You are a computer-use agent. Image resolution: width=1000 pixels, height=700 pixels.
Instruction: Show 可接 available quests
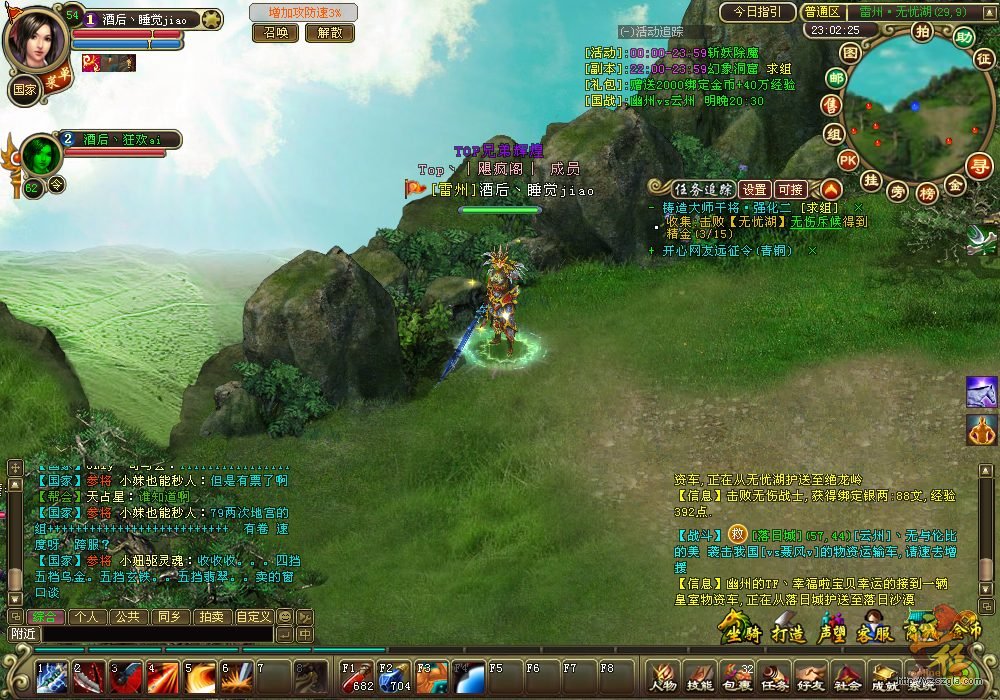790,189
